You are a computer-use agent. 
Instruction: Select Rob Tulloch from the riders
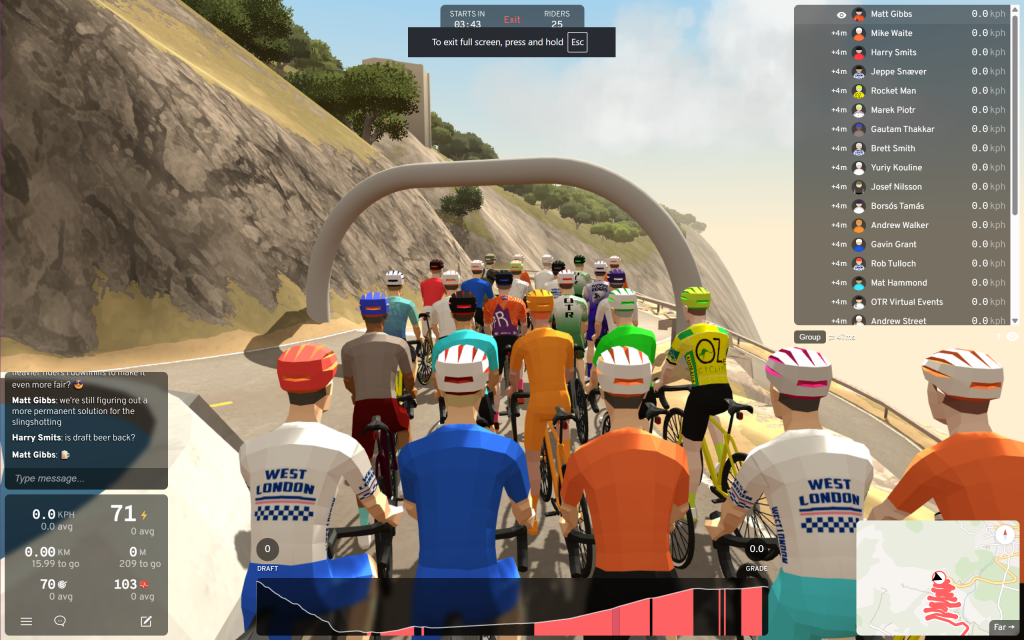893,264
